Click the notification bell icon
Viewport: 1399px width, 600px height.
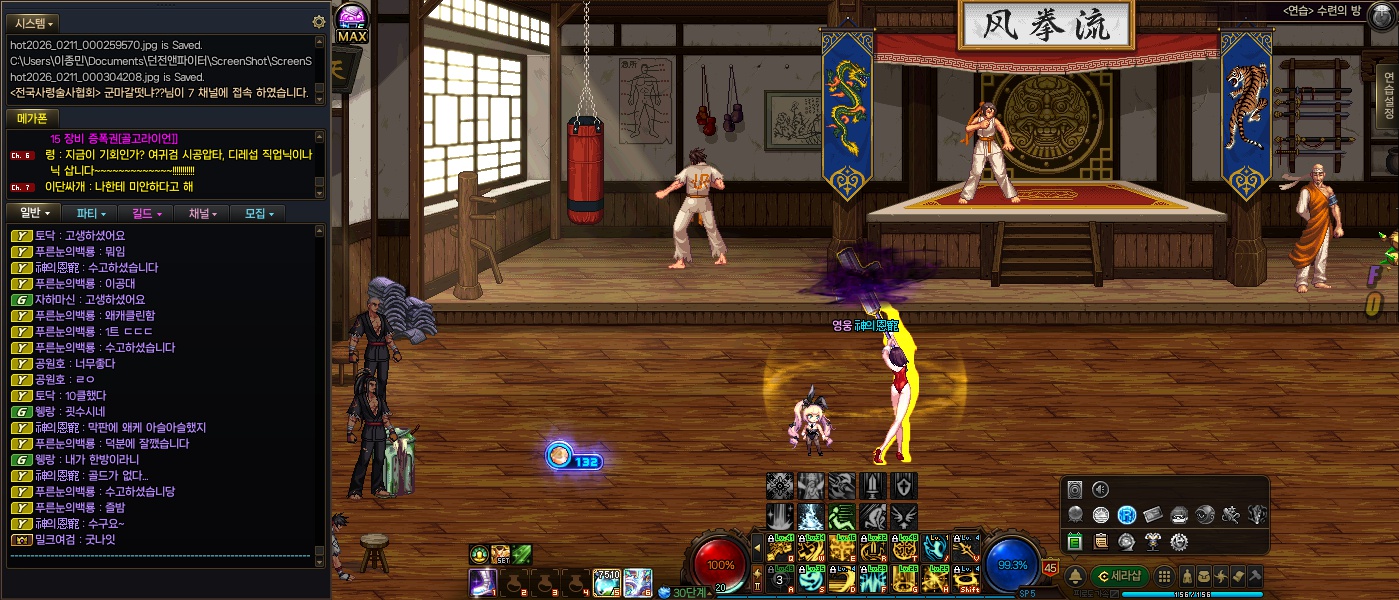tap(1076, 576)
